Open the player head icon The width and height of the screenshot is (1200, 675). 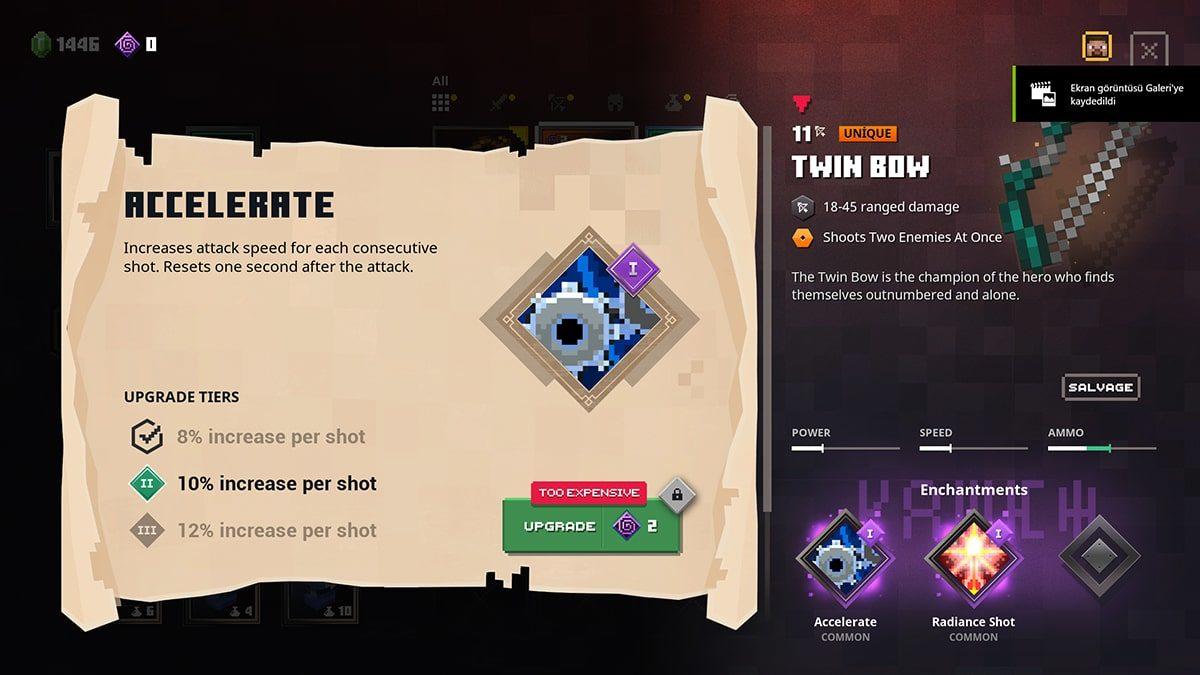(1097, 47)
